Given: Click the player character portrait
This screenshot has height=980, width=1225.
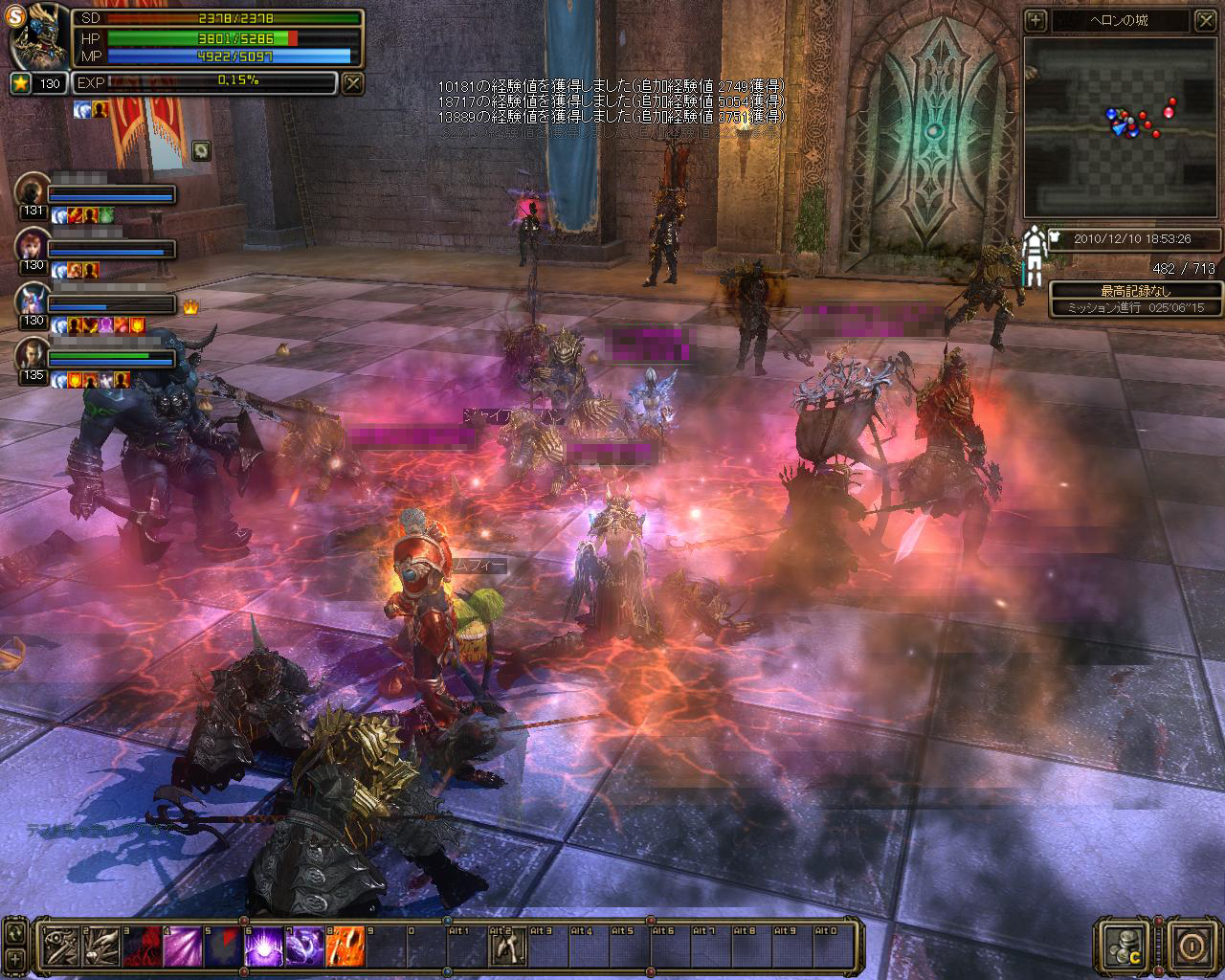Looking at the screenshot, I should pos(38,38).
